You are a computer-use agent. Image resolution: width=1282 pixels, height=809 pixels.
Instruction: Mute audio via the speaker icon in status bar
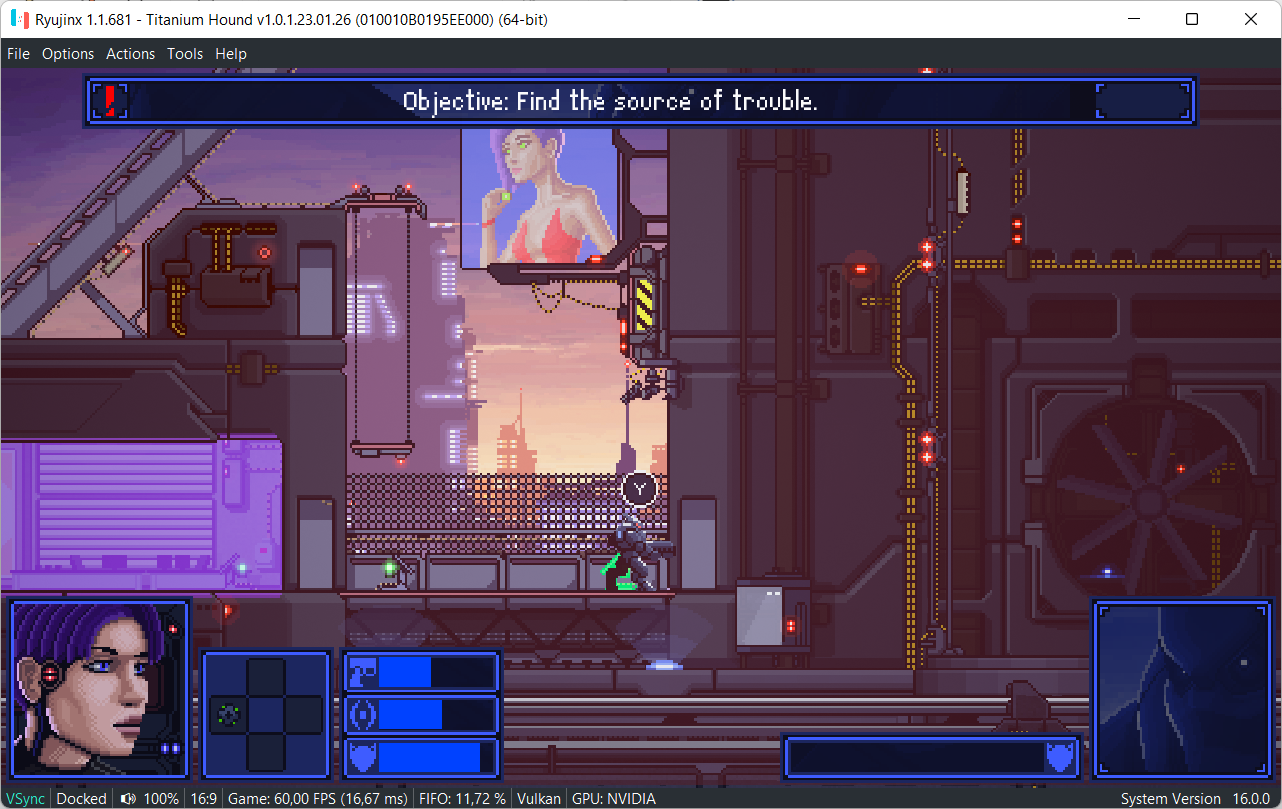coord(128,798)
